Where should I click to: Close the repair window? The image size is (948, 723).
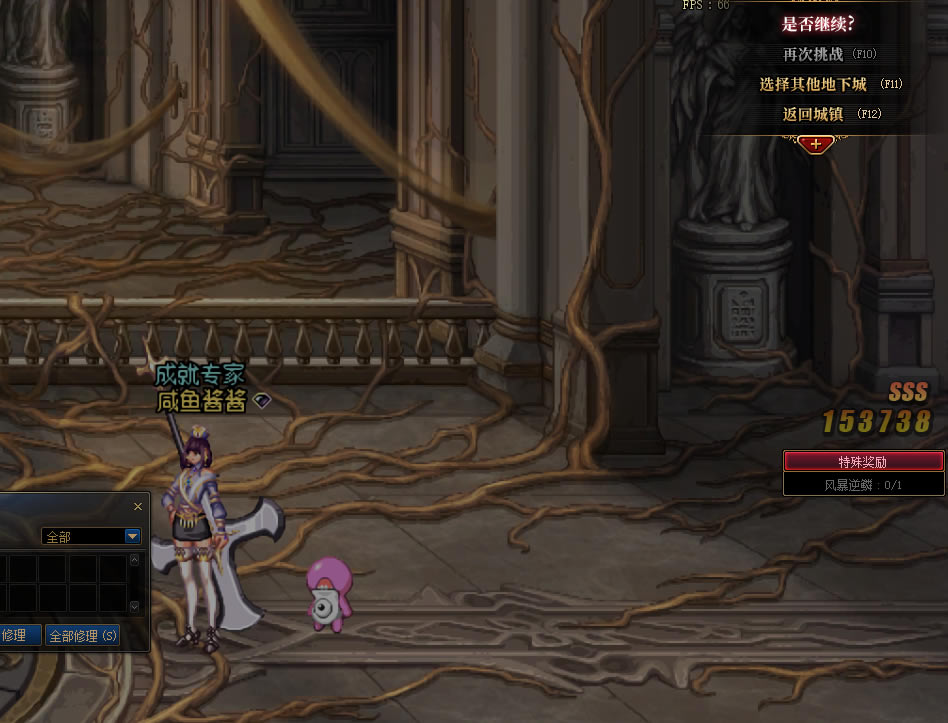pos(138,507)
